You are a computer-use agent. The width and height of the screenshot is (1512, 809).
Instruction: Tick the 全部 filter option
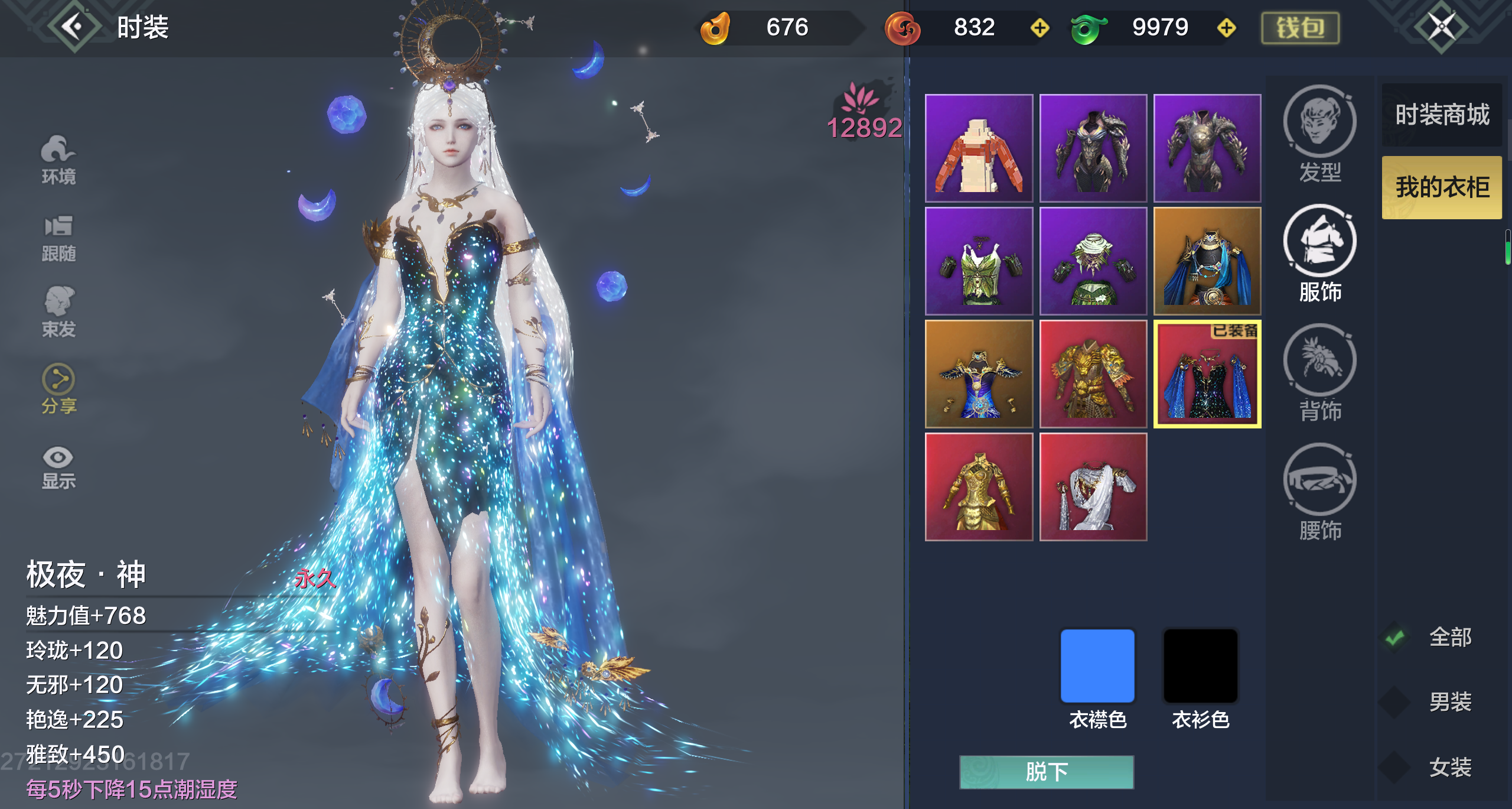click(x=1396, y=638)
